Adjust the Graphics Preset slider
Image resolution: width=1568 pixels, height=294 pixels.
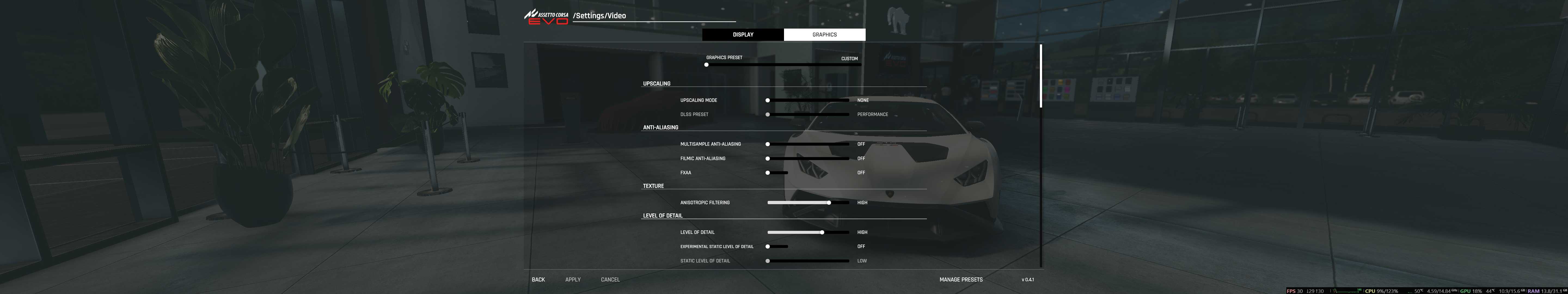click(x=783, y=65)
